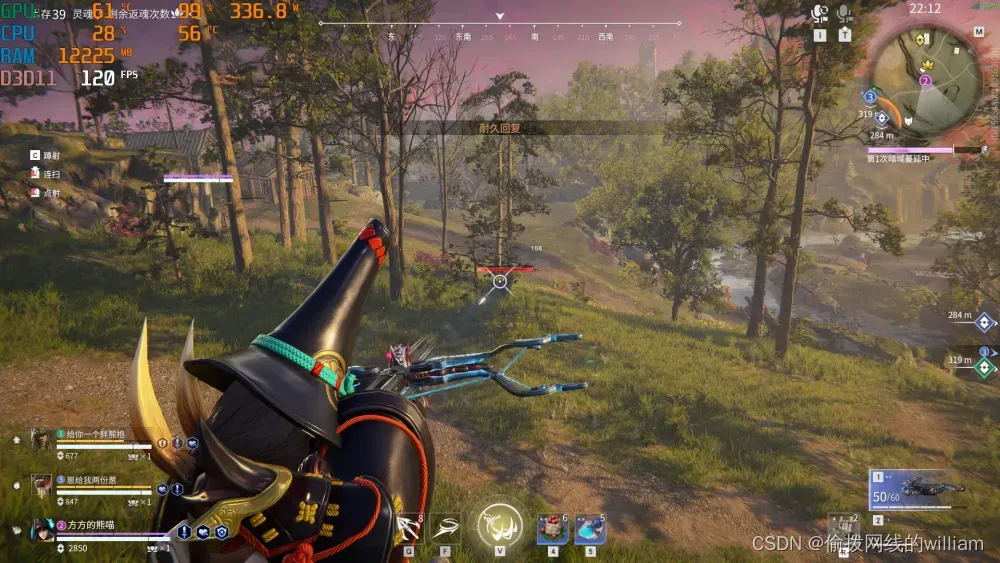Viewport: 1000px width, 563px height.
Task: Use the blue armor powder slot
Action: pos(590,528)
